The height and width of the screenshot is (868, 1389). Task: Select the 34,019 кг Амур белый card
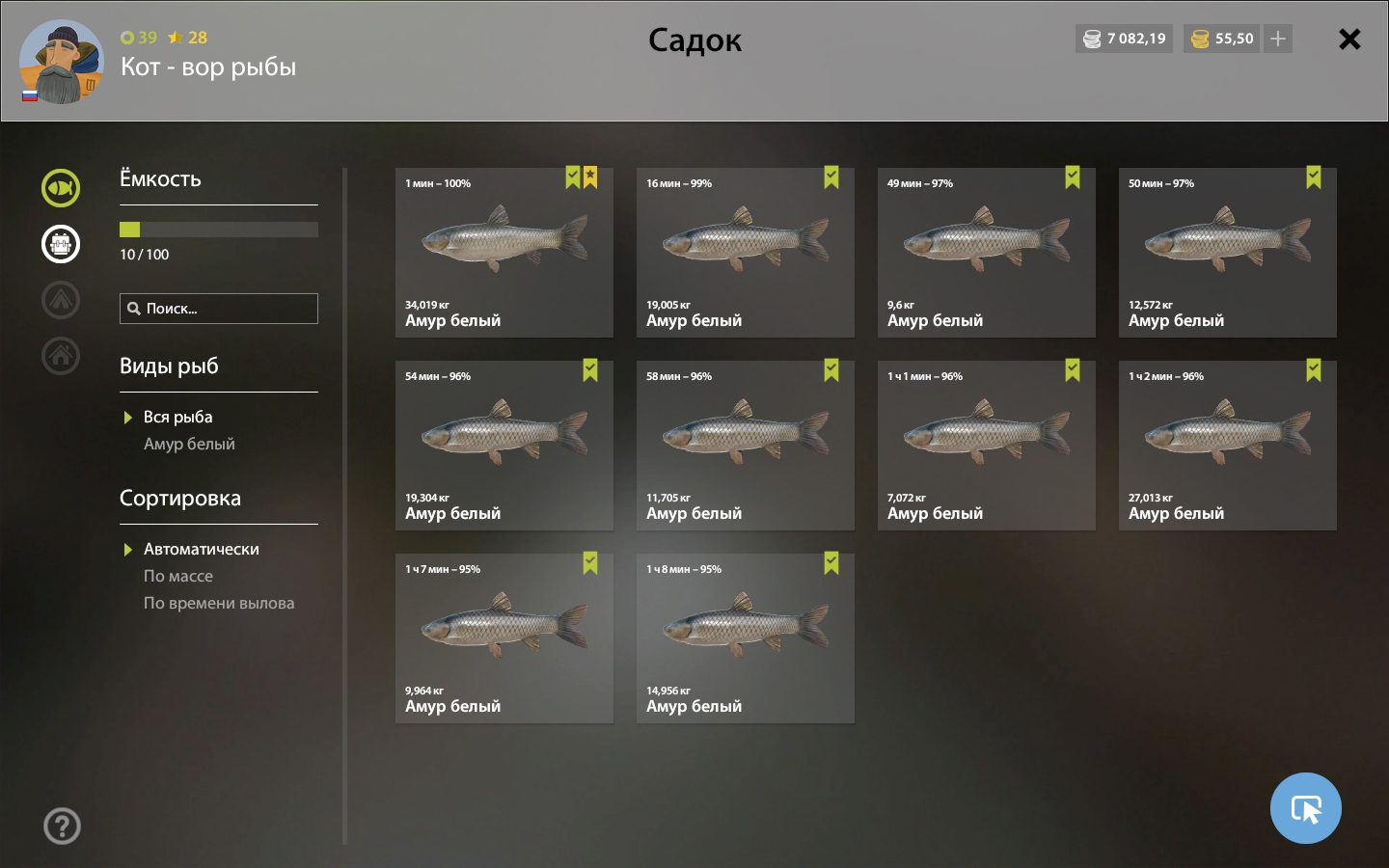[504, 253]
